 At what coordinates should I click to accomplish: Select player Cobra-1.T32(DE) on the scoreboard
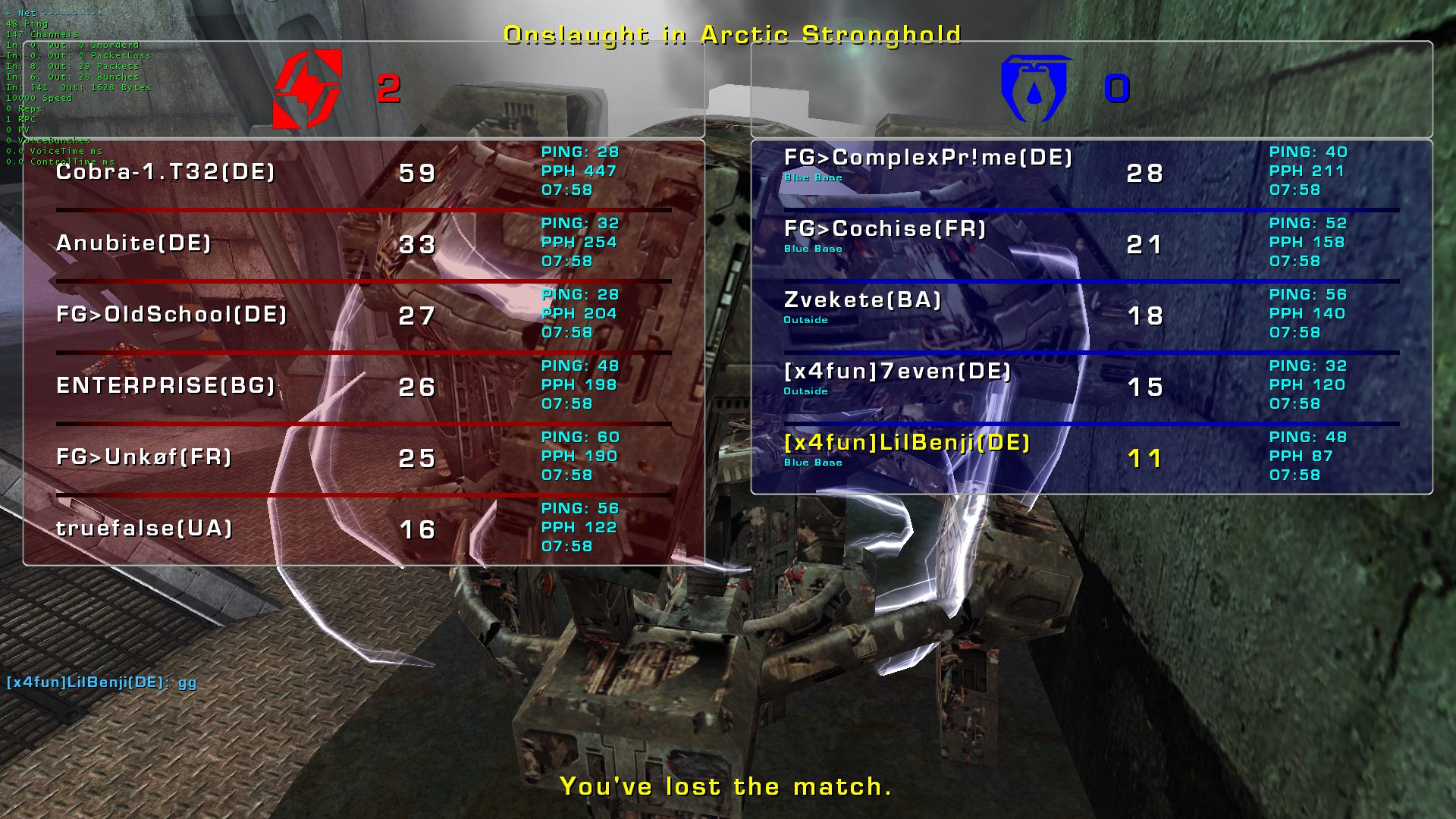(165, 172)
